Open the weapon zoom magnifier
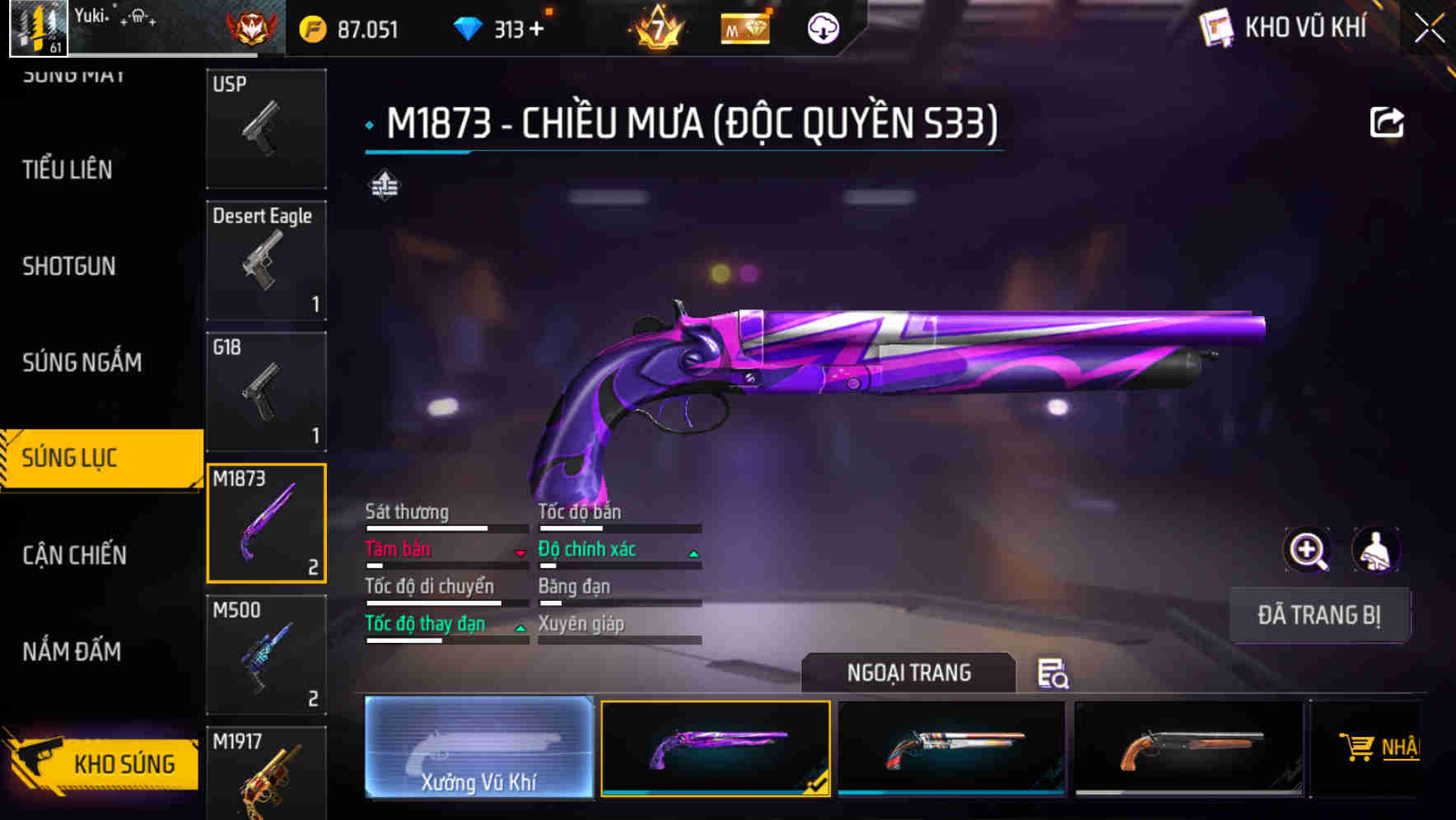This screenshot has height=820, width=1456. (x=1308, y=550)
